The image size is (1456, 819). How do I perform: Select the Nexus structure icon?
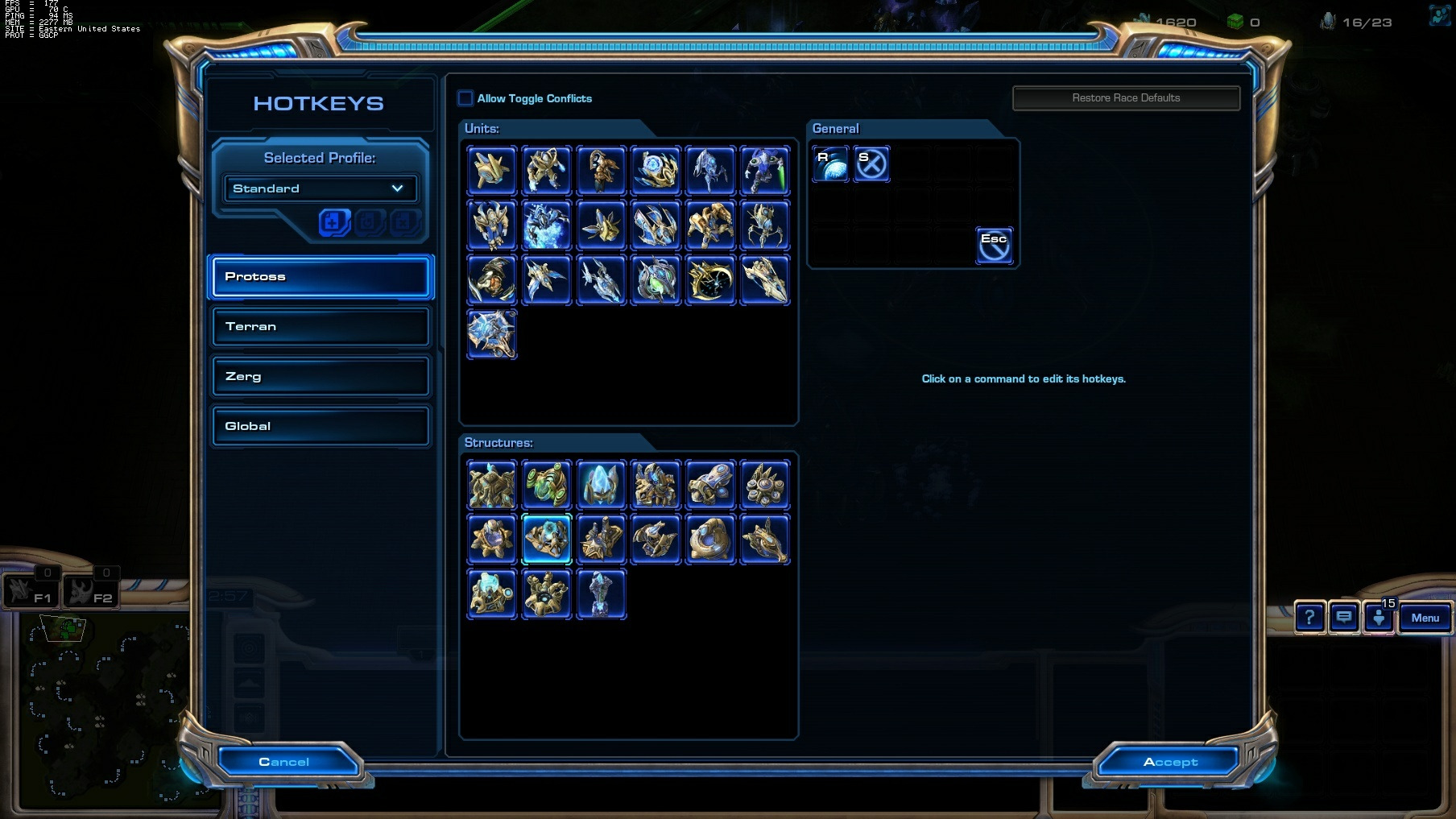(x=492, y=485)
